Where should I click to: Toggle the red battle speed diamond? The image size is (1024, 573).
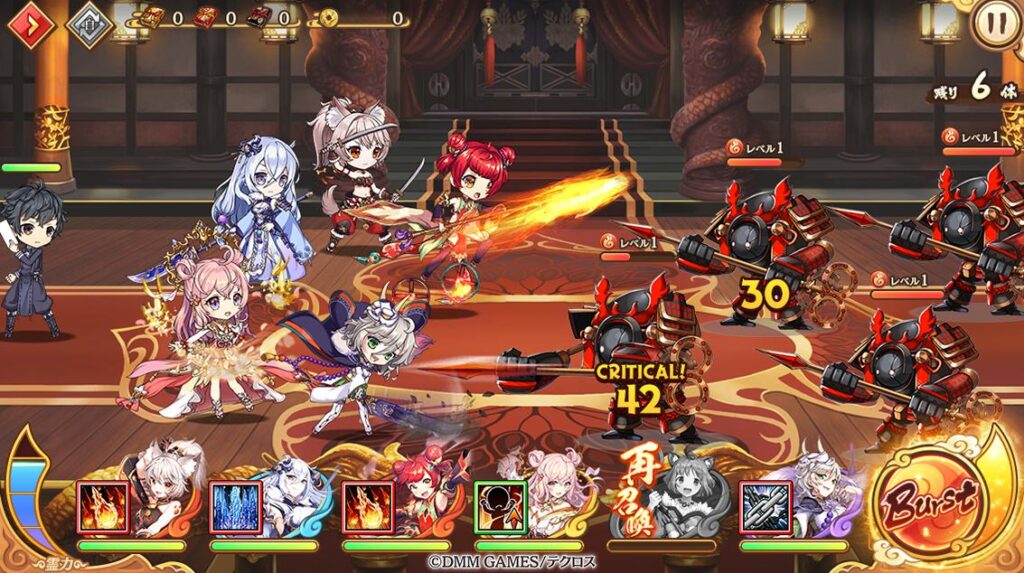coord(33,25)
